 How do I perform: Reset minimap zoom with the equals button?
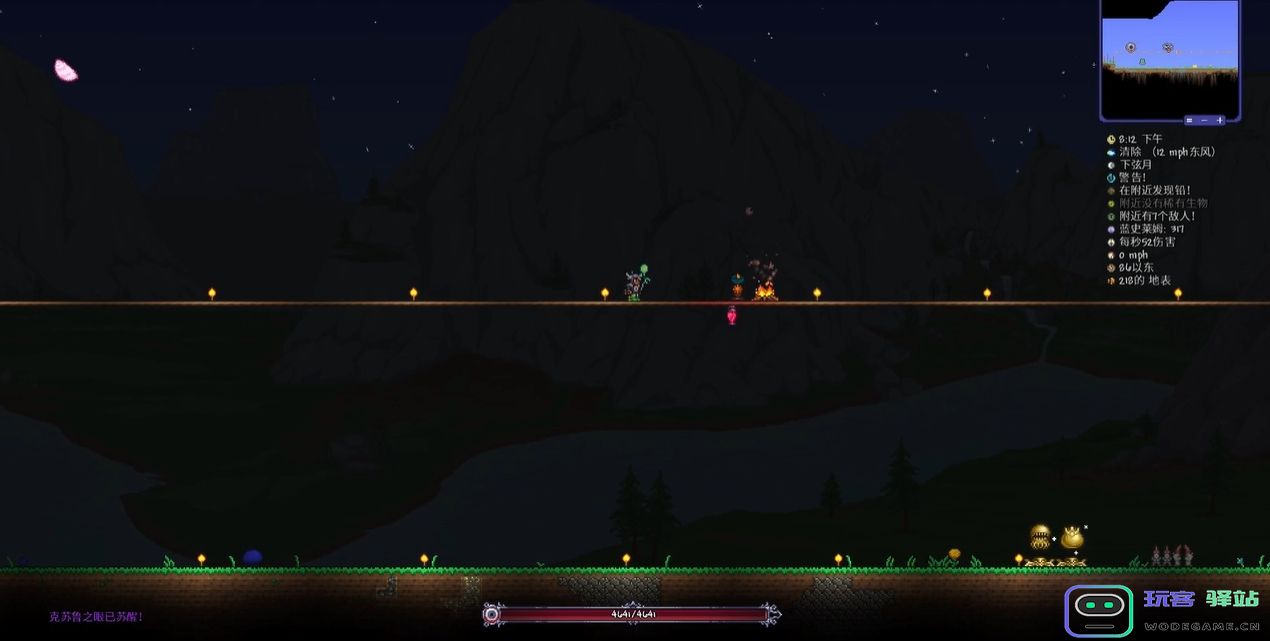point(1189,120)
